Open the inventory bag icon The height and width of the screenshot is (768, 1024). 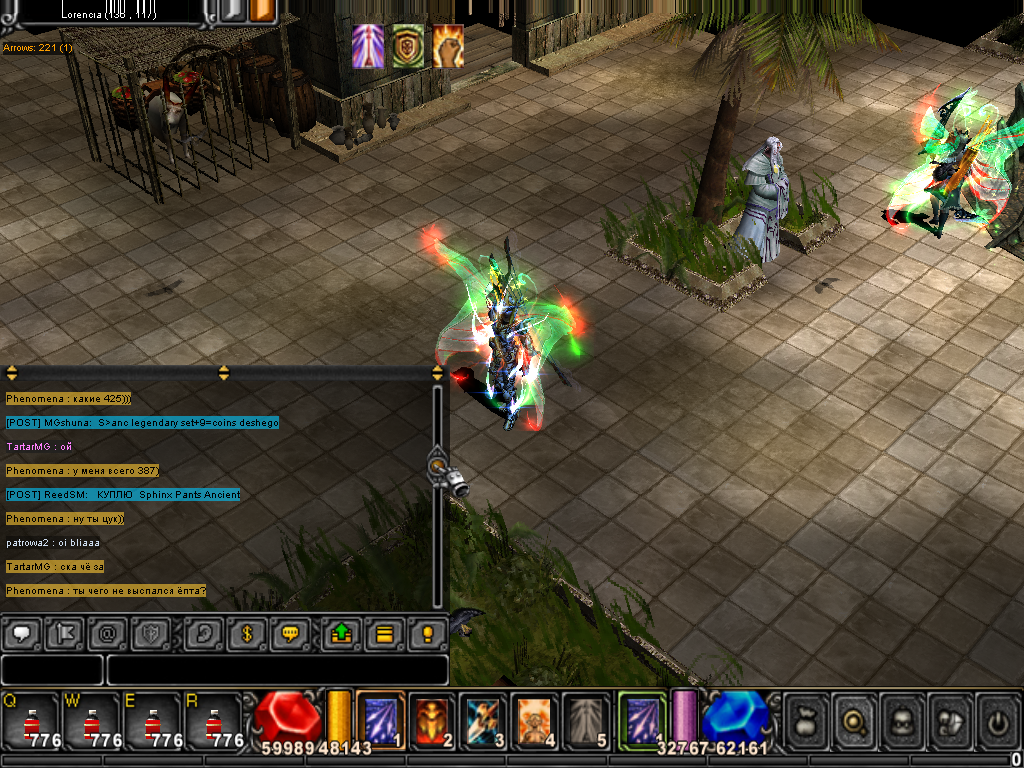coord(807,720)
